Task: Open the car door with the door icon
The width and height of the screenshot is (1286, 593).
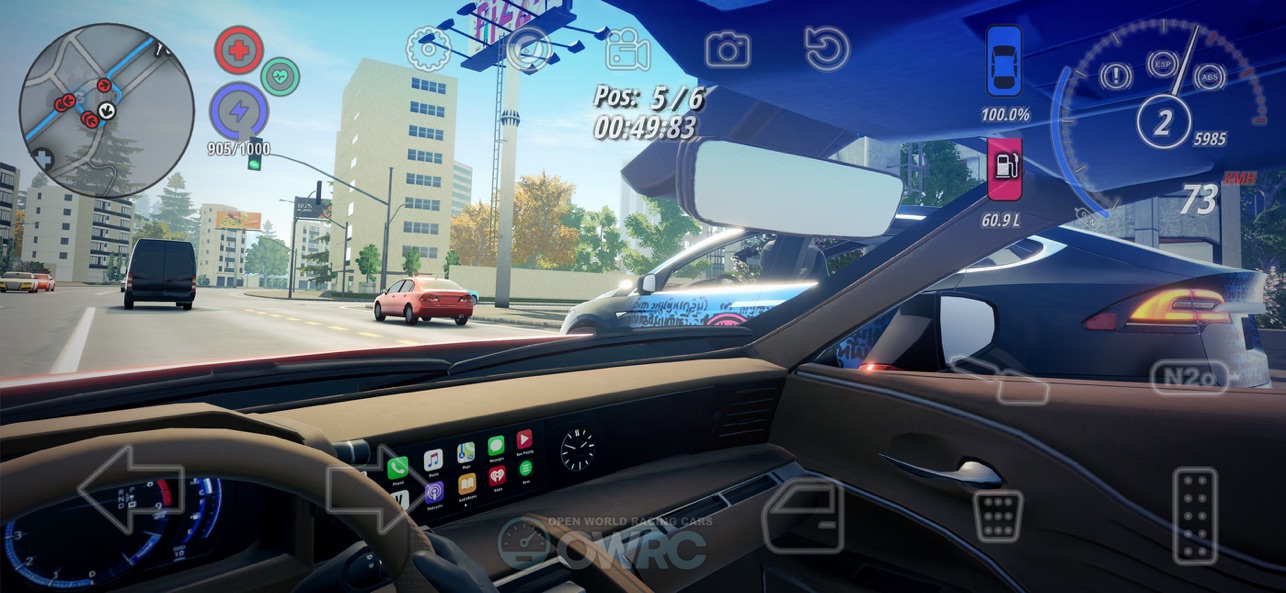Action: tap(803, 515)
